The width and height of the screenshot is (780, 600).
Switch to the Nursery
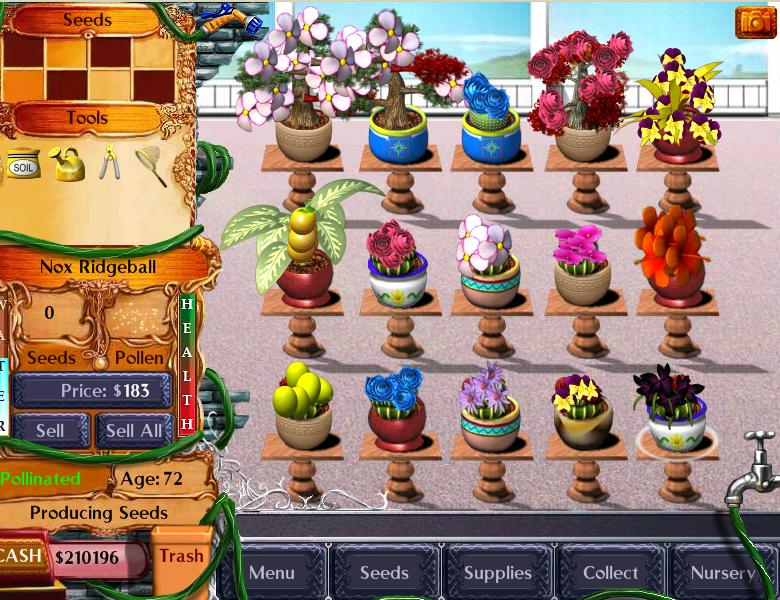point(722,573)
